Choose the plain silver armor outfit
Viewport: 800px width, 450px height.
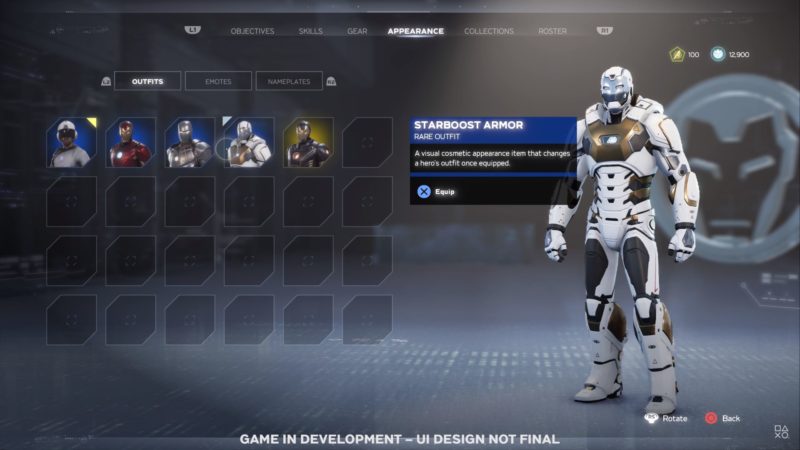point(189,142)
